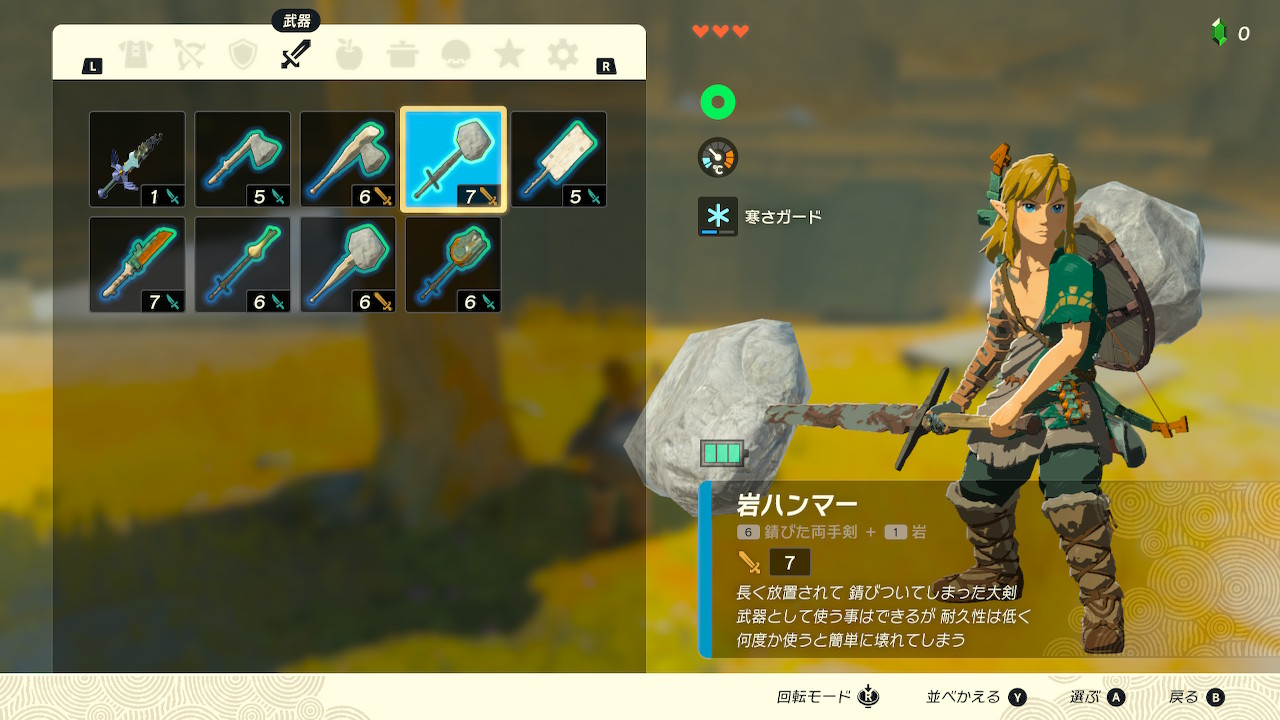1280x720 pixels.
Task: Open the system settings gear icon
Action: pos(561,57)
